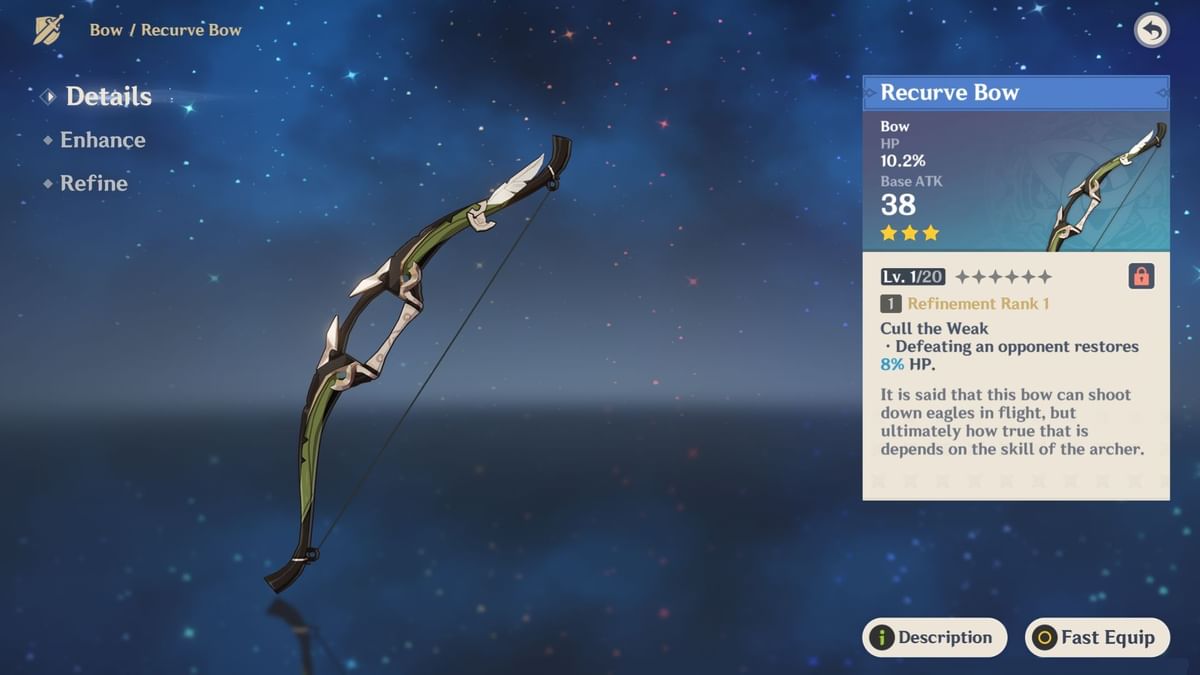The width and height of the screenshot is (1200, 675).
Task: Choose Fast Equip for Recurve Bow
Action: point(1097,637)
